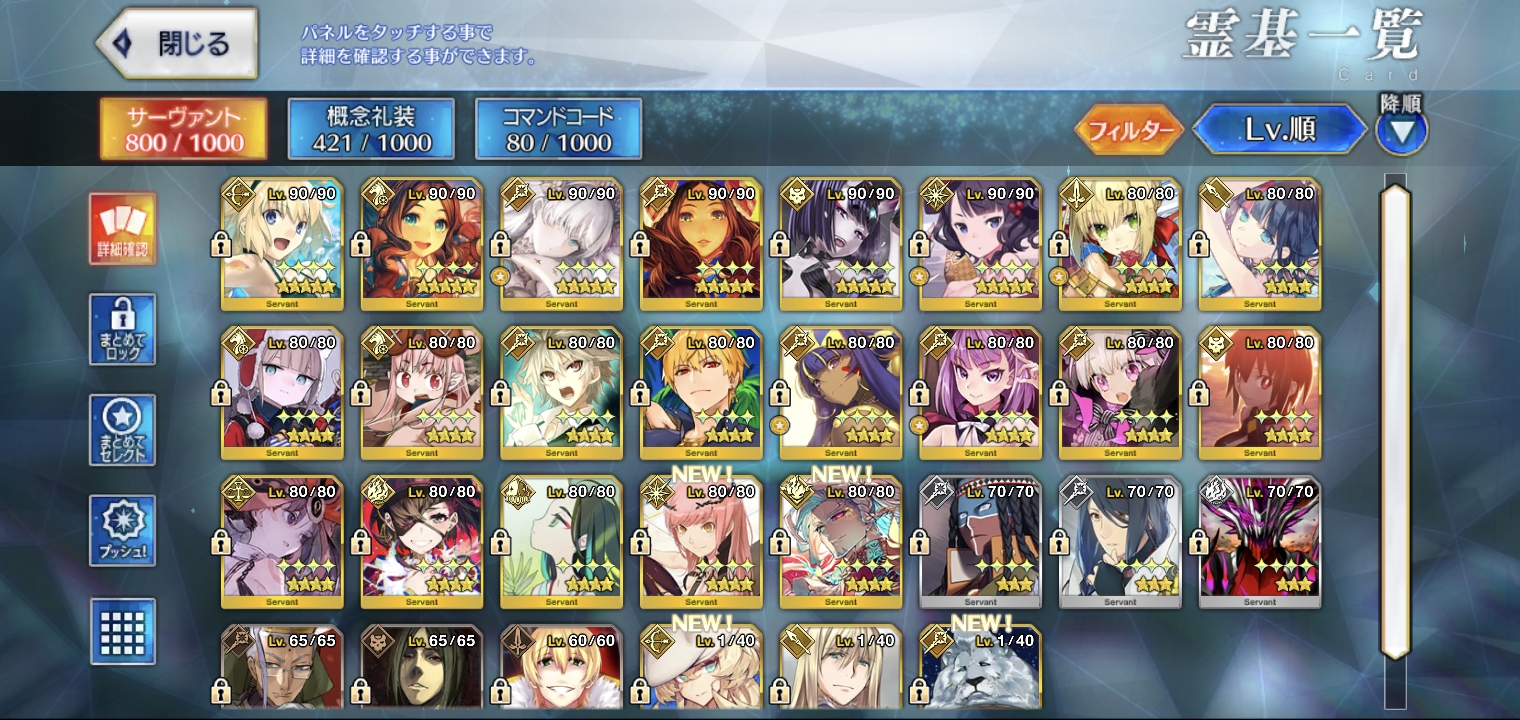Select the green-haired Lv.80/80 servant card

click(561, 542)
